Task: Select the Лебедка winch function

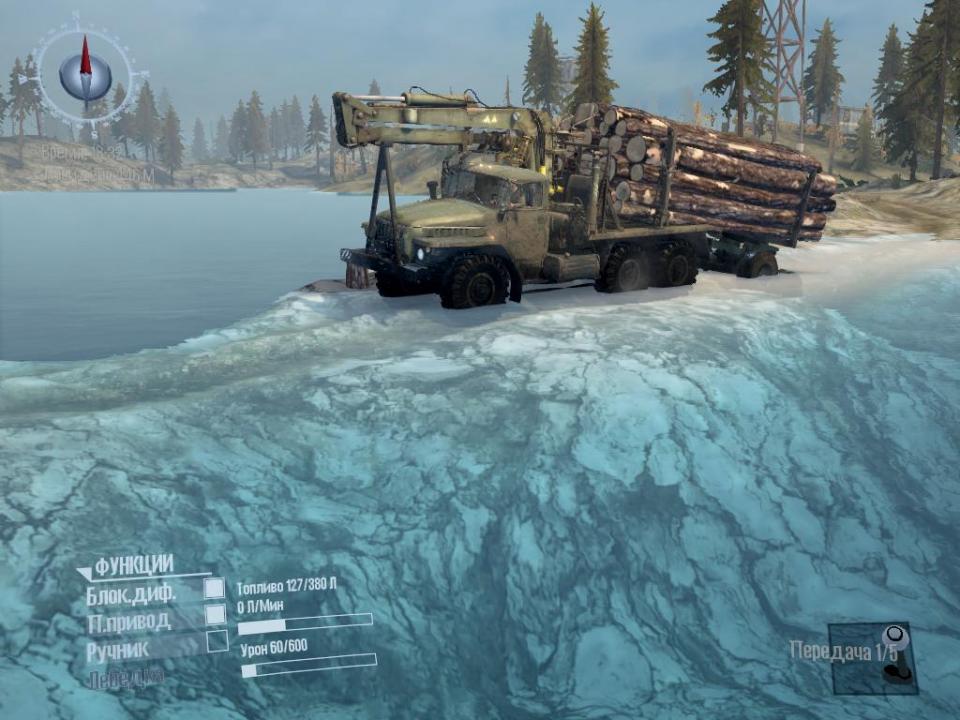Action: [124, 678]
